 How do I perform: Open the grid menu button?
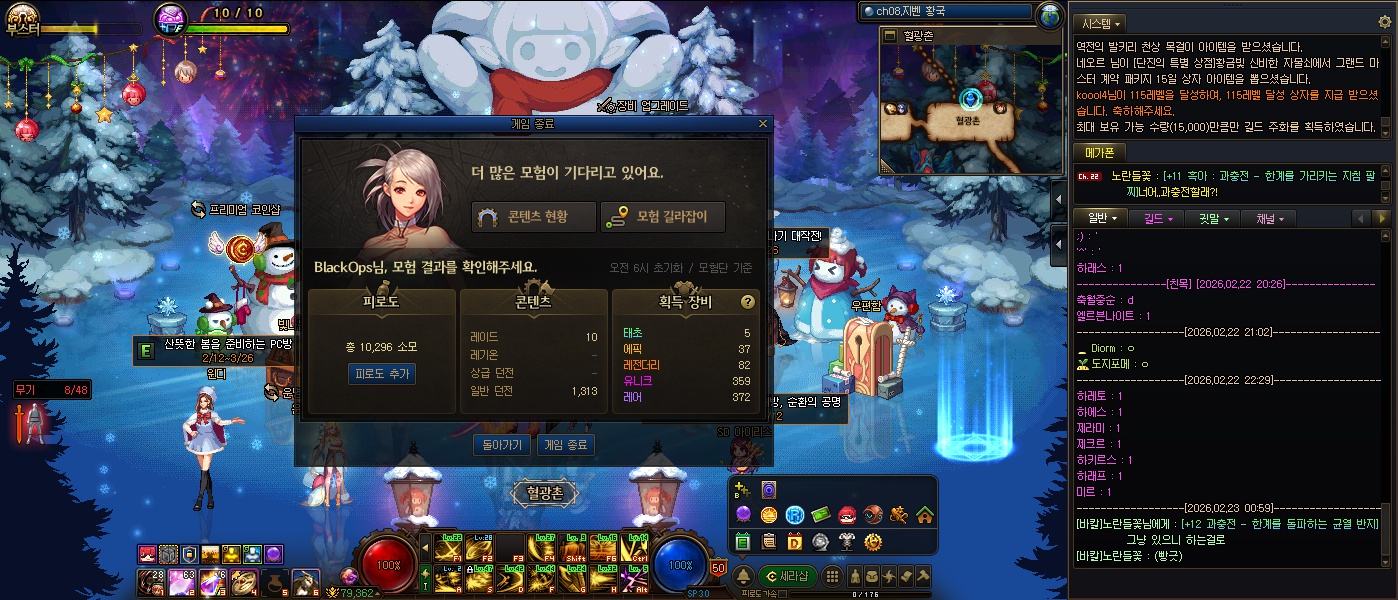pyautogui.click(x=830, y=576)
